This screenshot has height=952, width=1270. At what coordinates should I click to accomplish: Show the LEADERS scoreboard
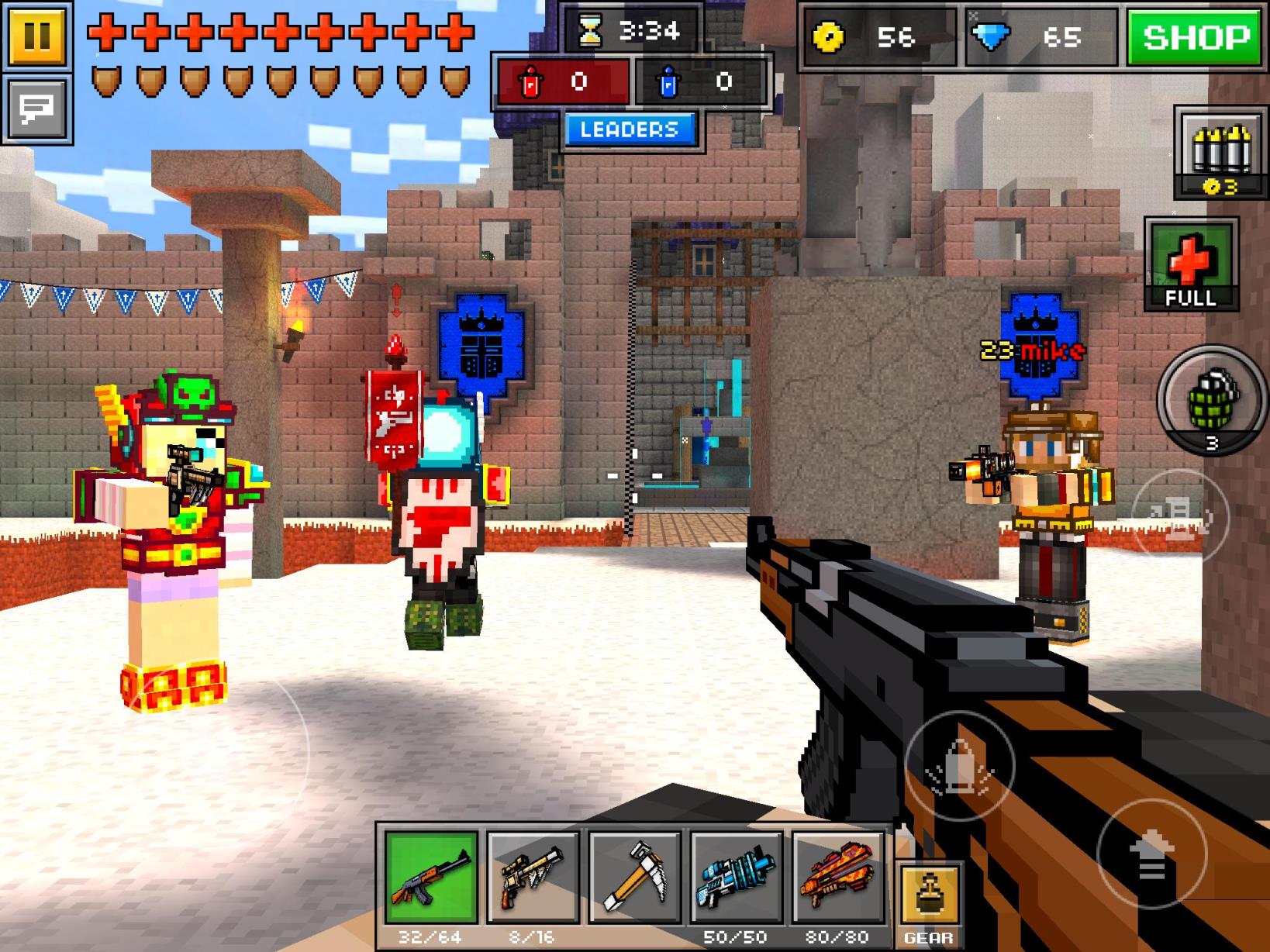(629, 129)
